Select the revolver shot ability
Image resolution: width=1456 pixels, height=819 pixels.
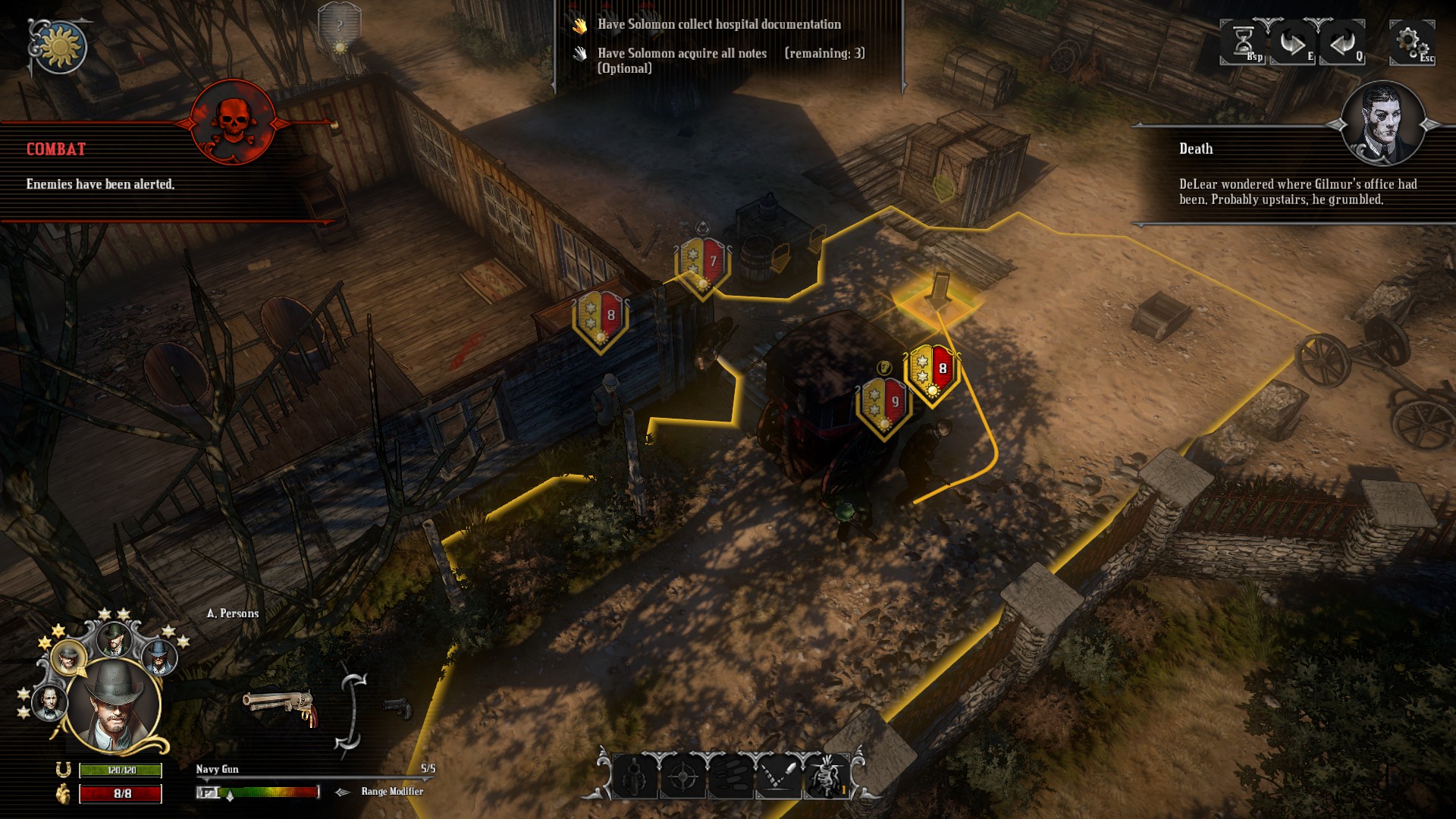(635, 776)
